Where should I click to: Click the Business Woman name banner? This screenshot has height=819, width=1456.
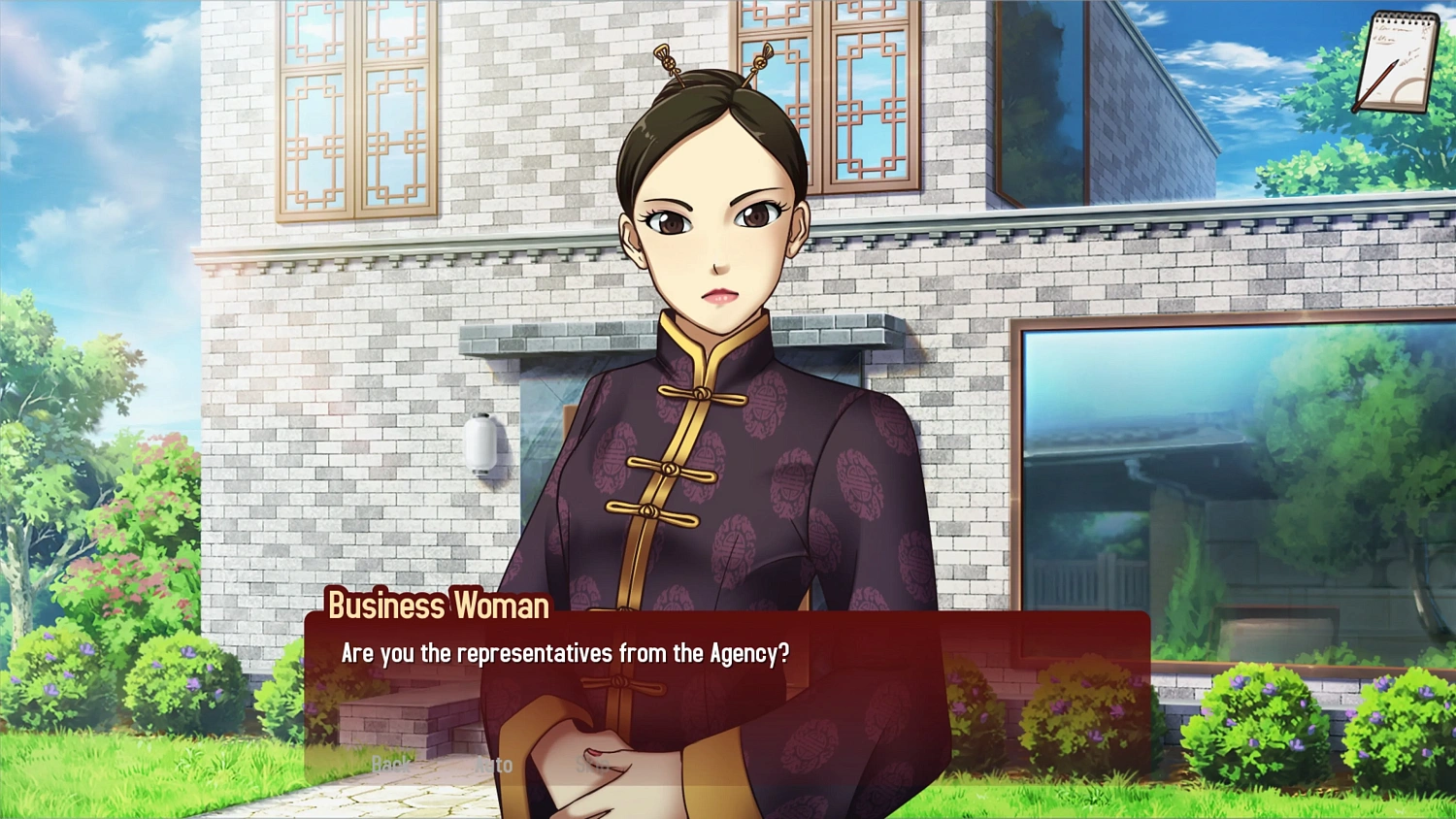[437, 606]
